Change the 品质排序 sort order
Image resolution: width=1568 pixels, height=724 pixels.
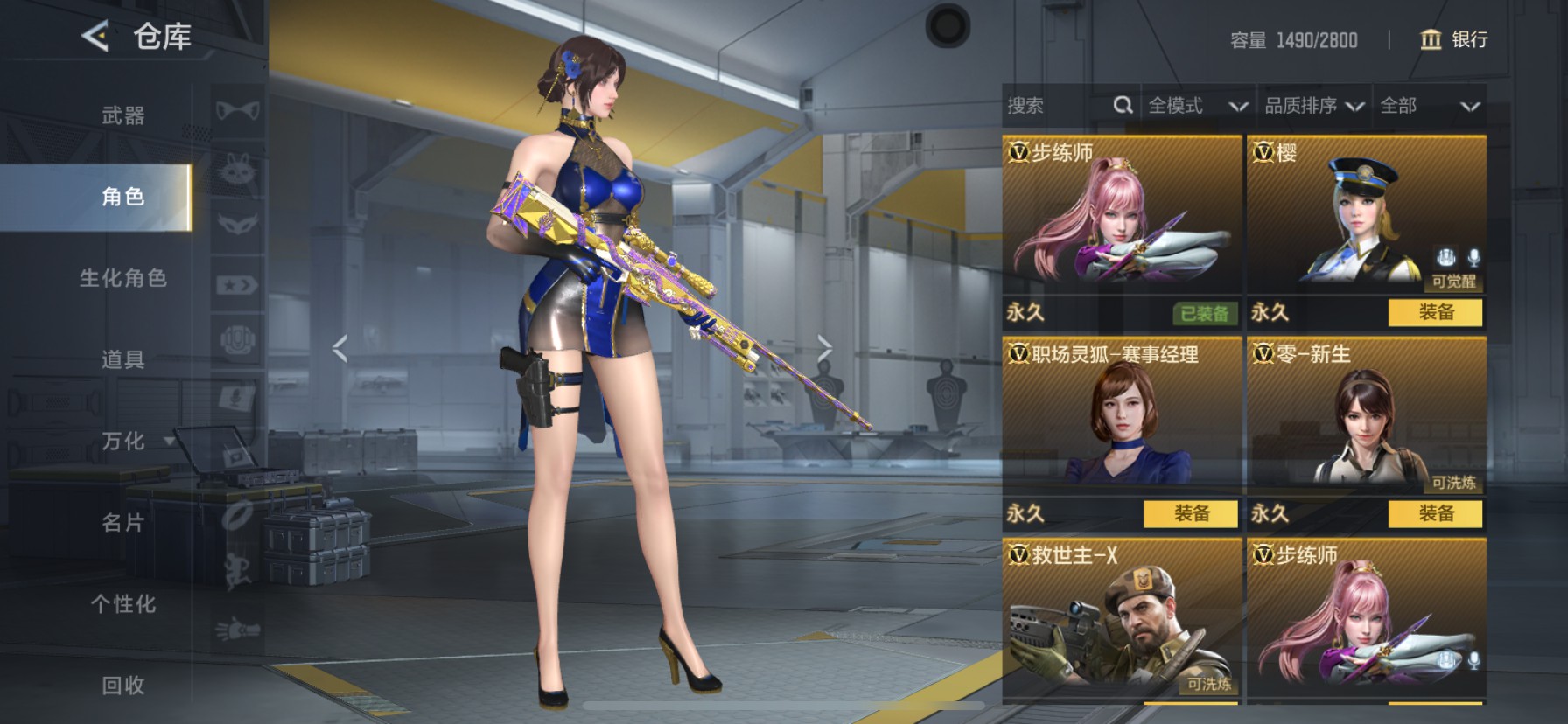pos(1313,106)
